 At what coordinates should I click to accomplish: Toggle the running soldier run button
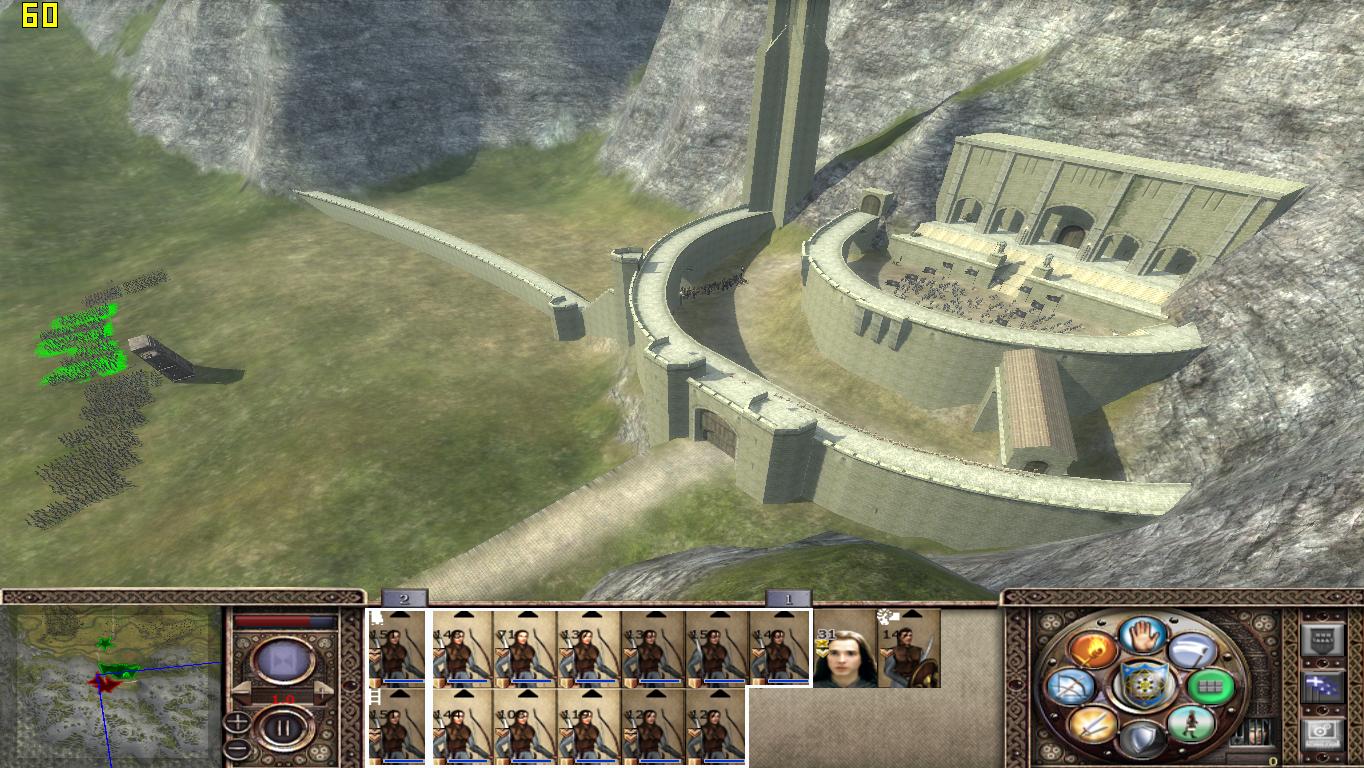click(1190, 723)
